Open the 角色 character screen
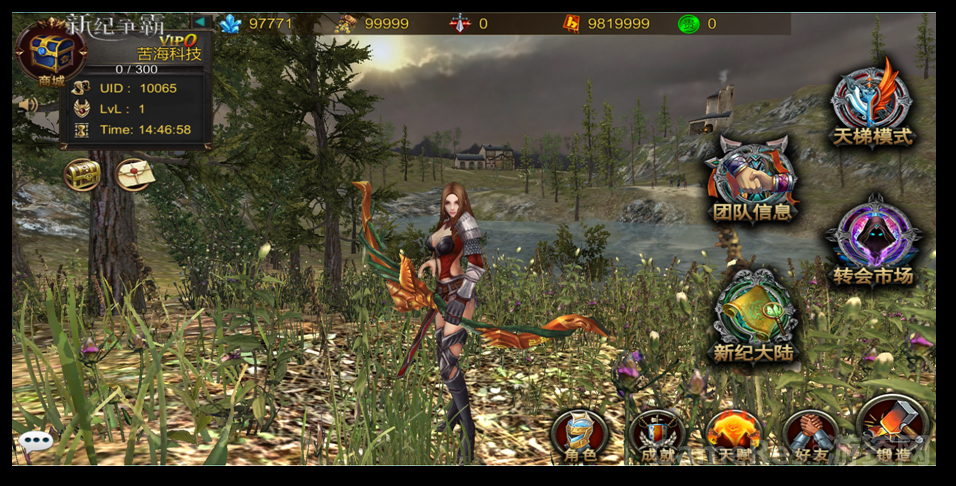Screen dimensions: 956x486 click(x=580, y=435)
